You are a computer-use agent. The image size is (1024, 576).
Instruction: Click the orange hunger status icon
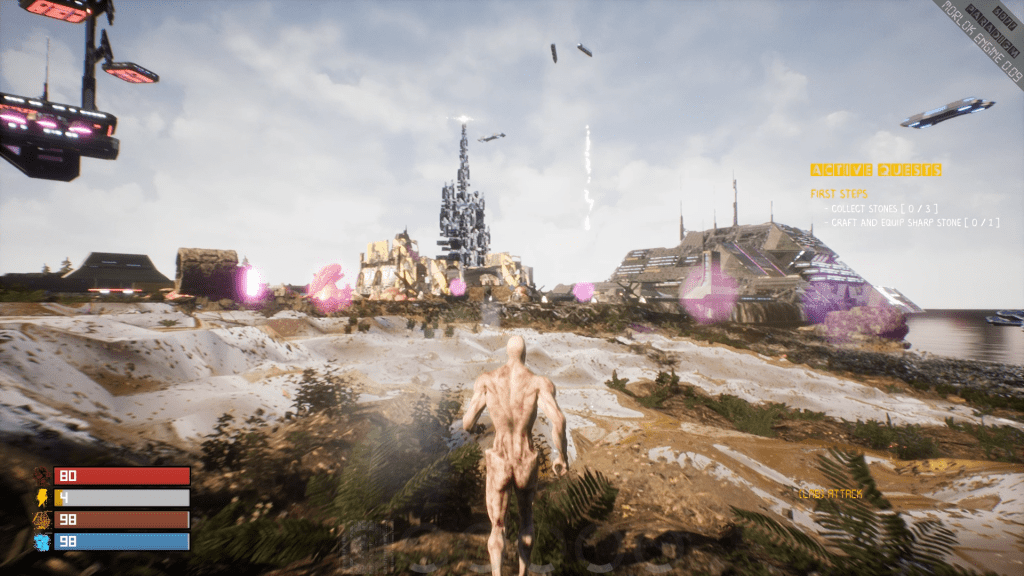tap(41, 520)
